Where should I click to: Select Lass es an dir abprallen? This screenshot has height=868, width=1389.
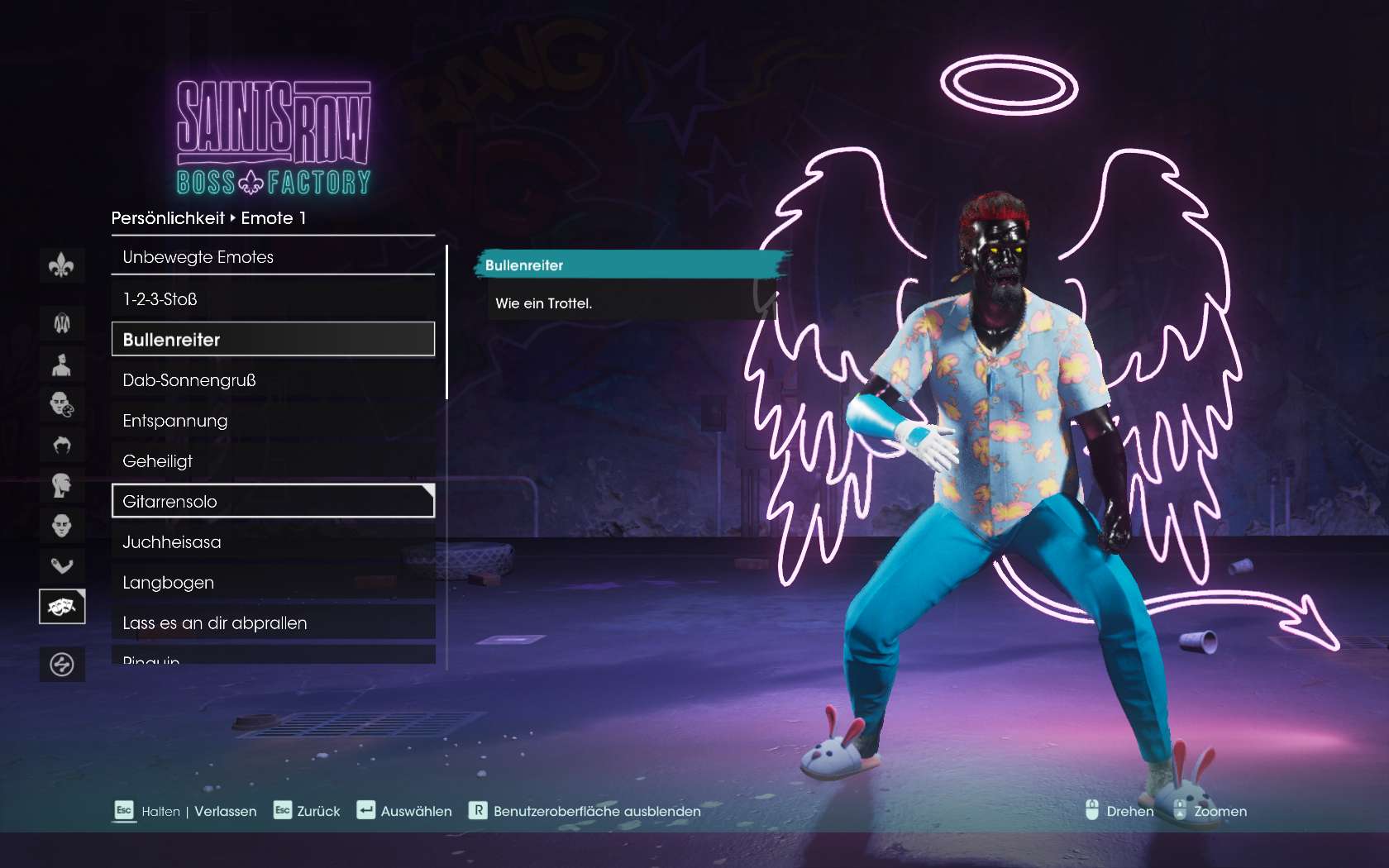[x=273, y=623]
